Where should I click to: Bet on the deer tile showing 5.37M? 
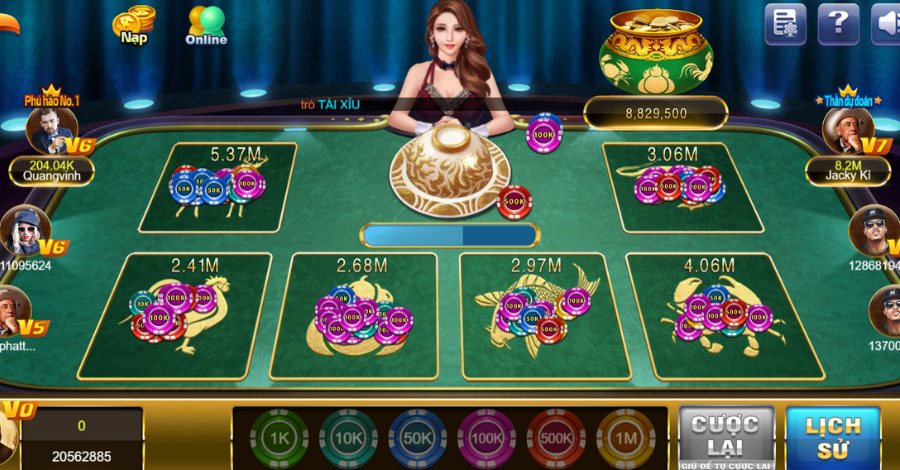point(219,188)
